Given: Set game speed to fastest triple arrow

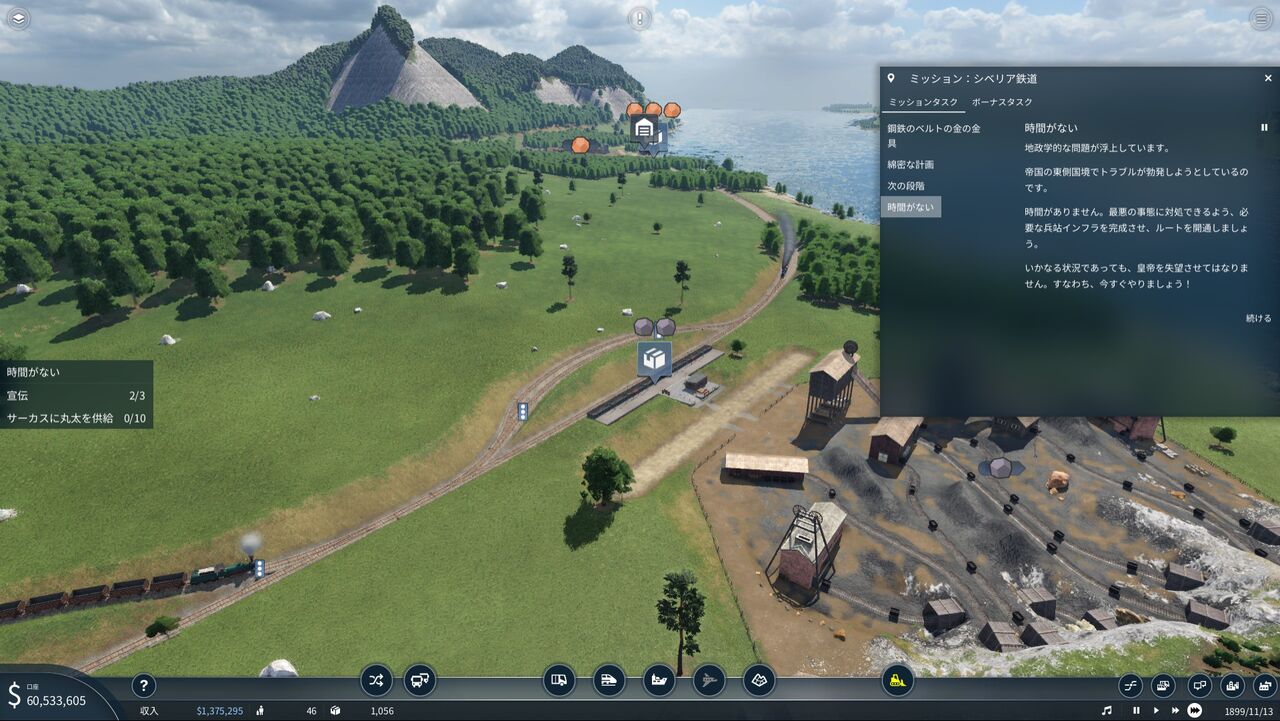Looking at the screenshot, I should (x=1194, y=711).
